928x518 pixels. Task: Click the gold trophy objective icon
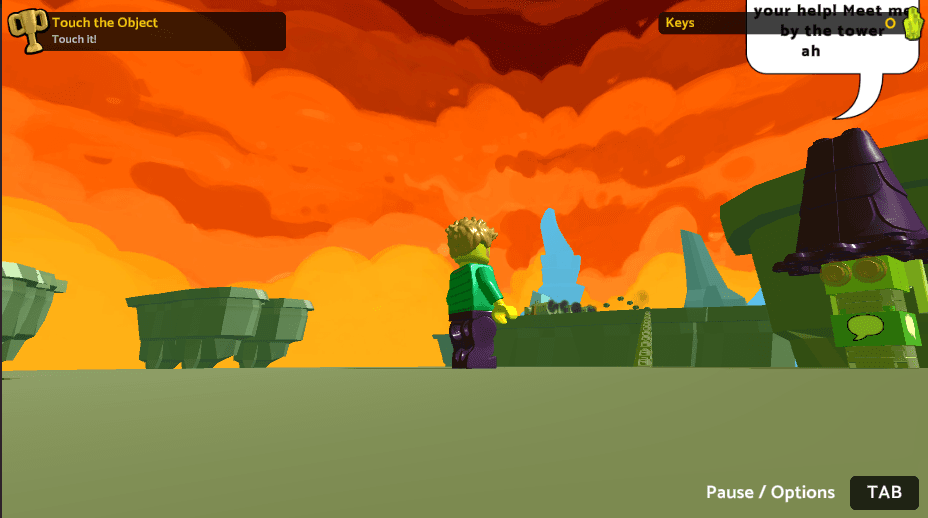tap(28, 31)
